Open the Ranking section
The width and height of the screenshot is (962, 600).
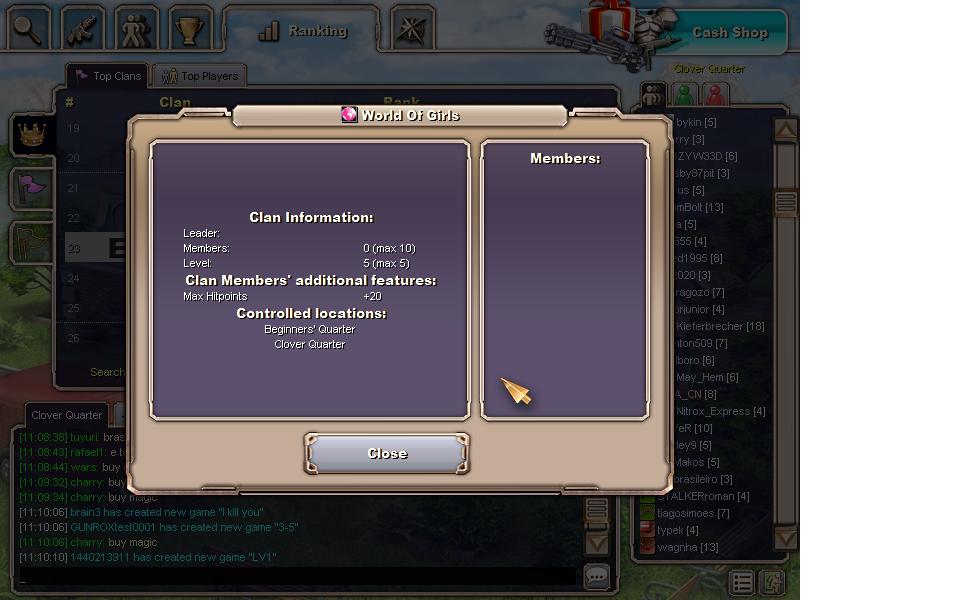click(x=302, y=31)
